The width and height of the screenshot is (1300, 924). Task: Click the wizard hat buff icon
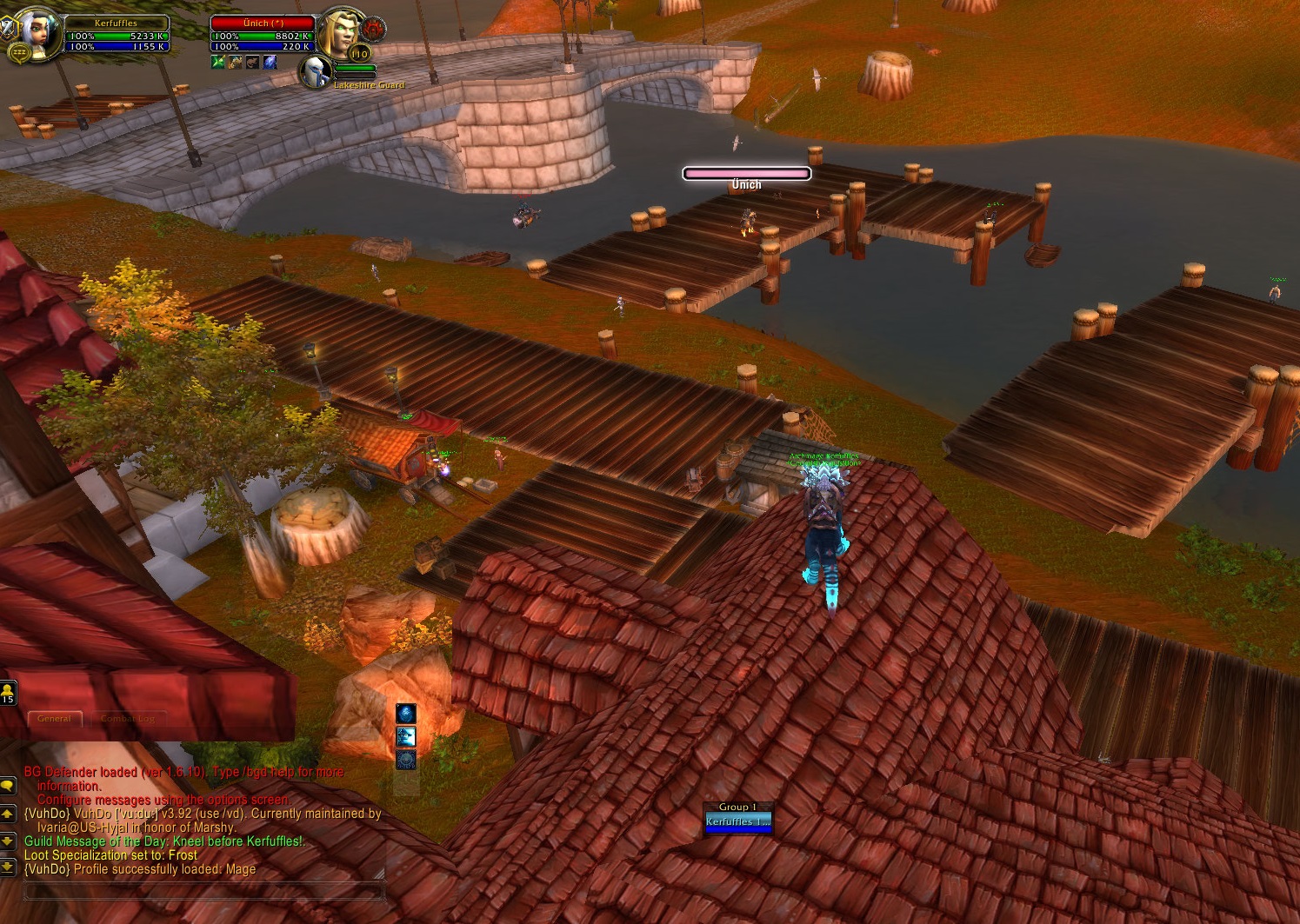tap(406, 736)
